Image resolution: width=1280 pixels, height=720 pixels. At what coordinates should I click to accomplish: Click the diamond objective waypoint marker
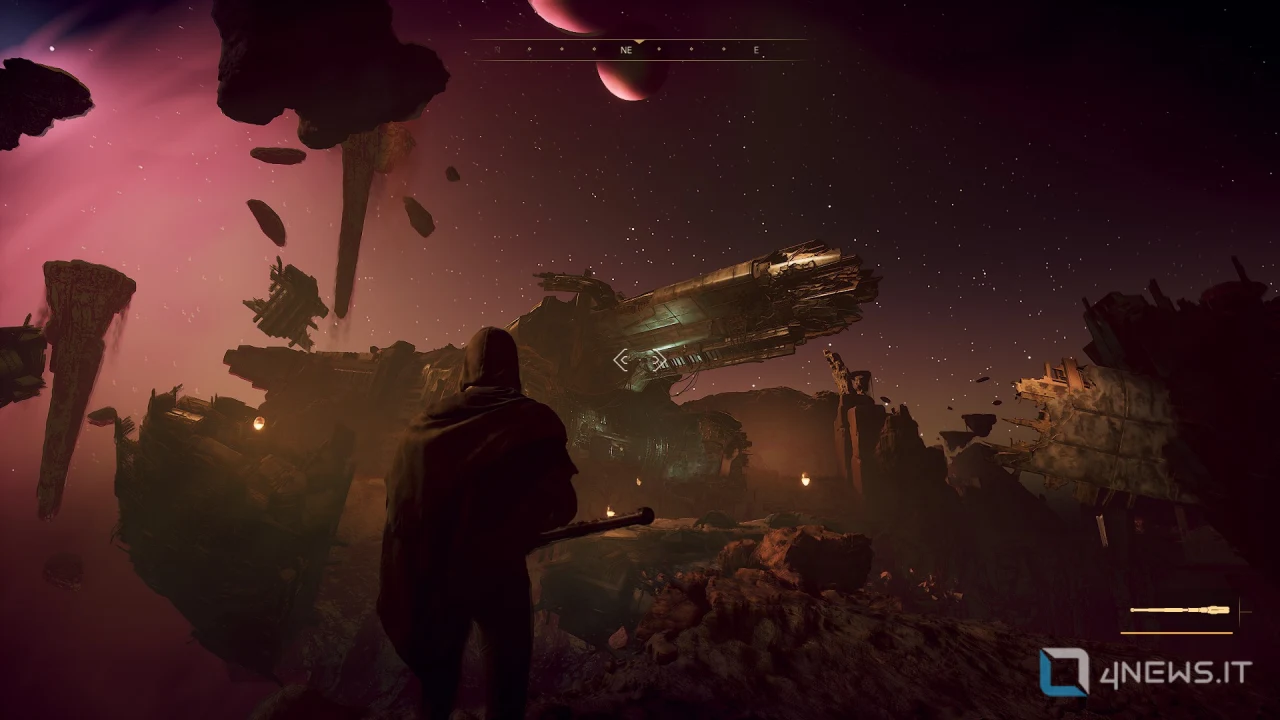click(640, 360)
